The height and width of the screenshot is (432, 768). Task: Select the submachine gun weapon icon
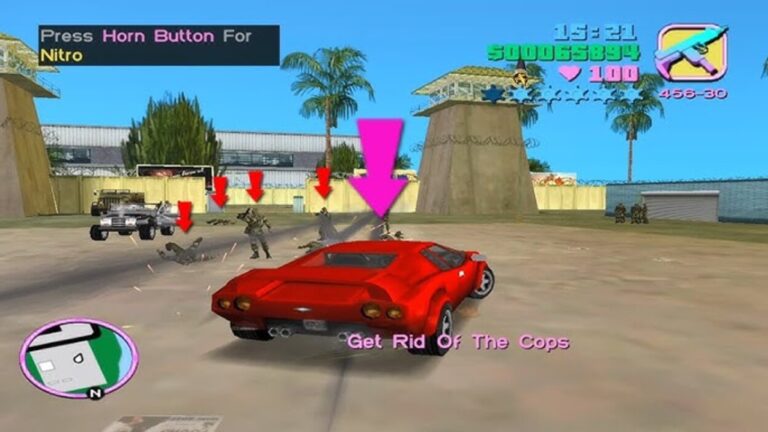[691, 53]
